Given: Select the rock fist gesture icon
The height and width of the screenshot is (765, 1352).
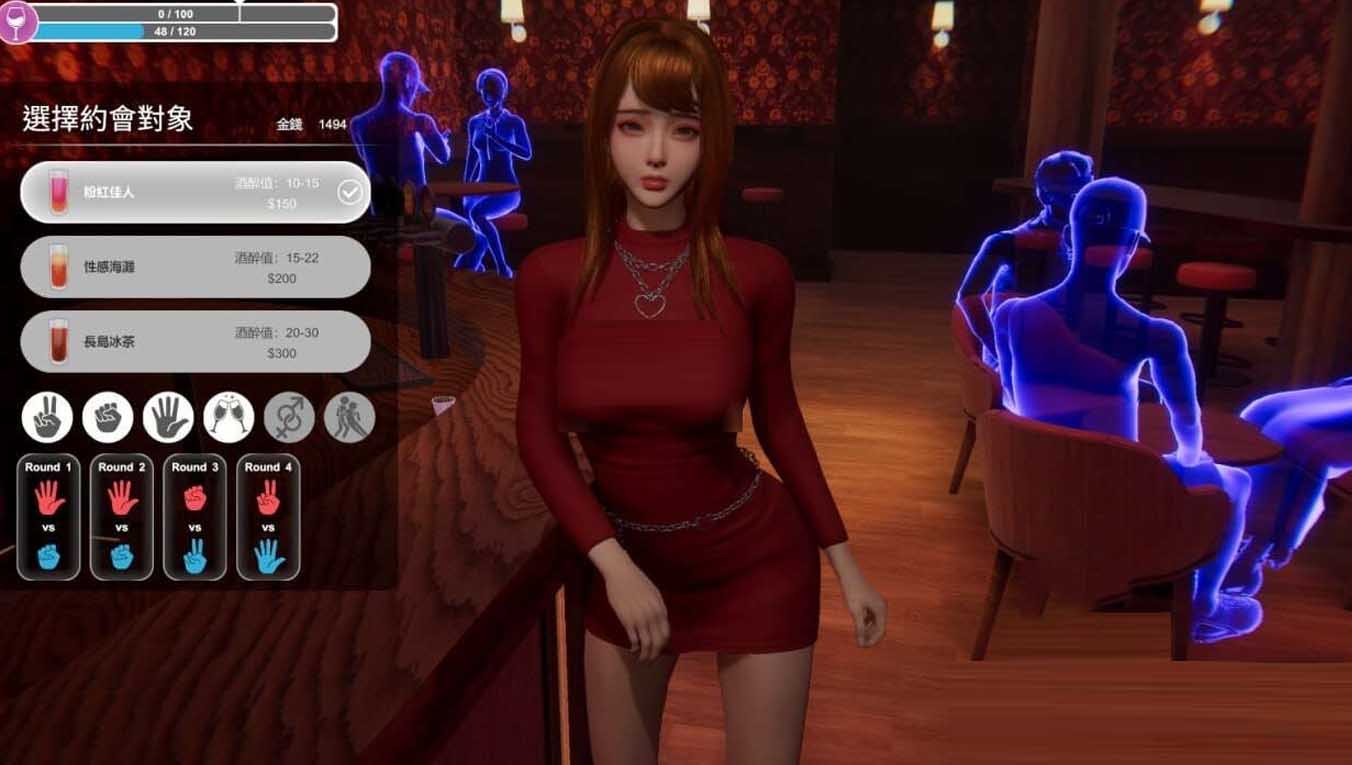Looking at the screenshot, I should point(107,417).
